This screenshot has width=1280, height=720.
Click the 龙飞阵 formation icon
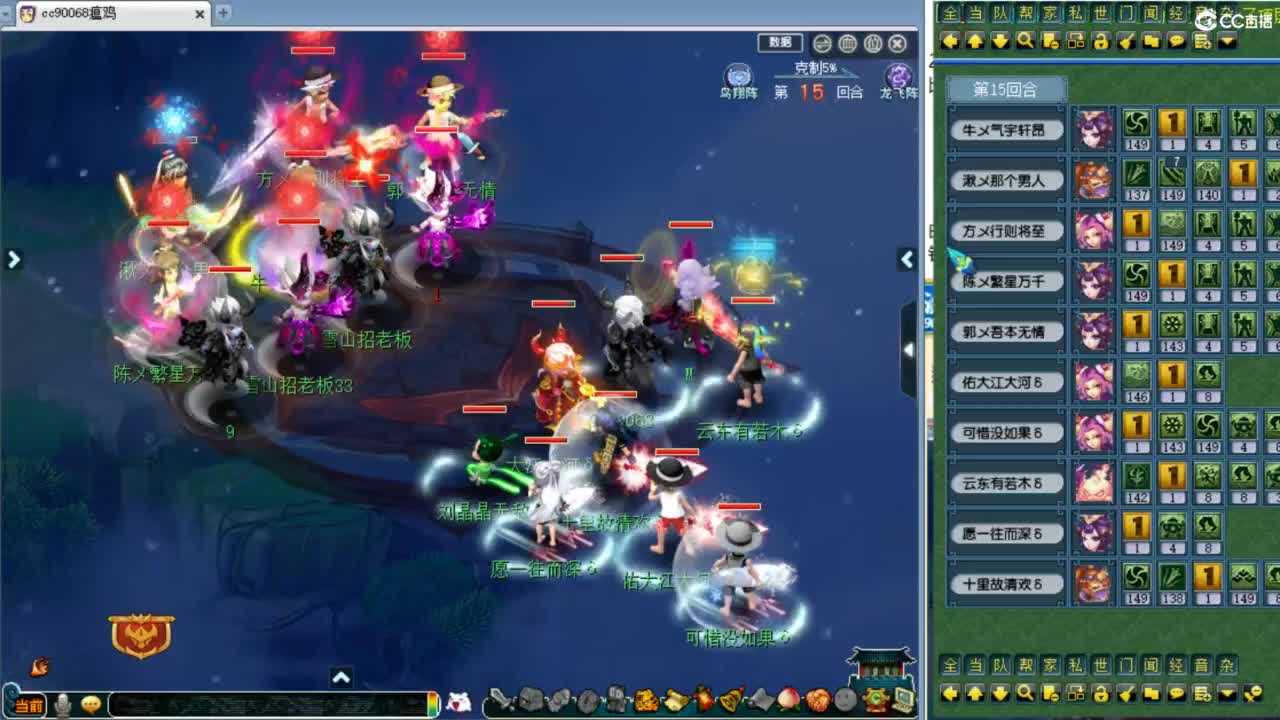tap(896, 76)
